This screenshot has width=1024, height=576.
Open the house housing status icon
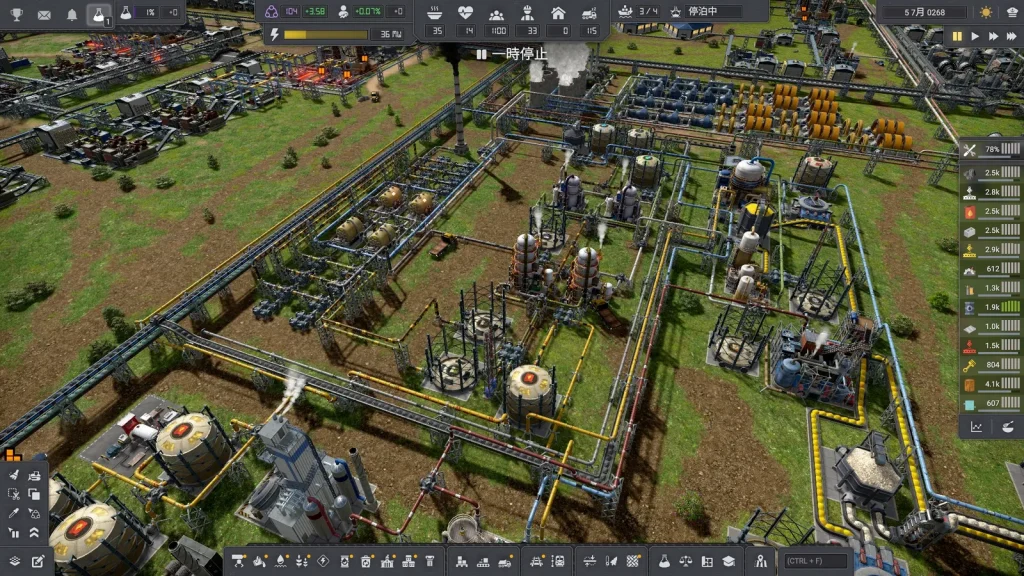558,13
